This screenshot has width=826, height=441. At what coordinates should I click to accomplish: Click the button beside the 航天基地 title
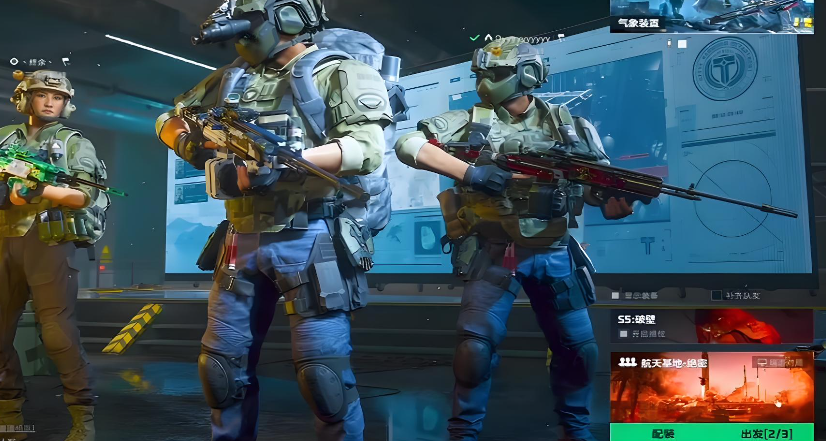[x=783, y=362]
